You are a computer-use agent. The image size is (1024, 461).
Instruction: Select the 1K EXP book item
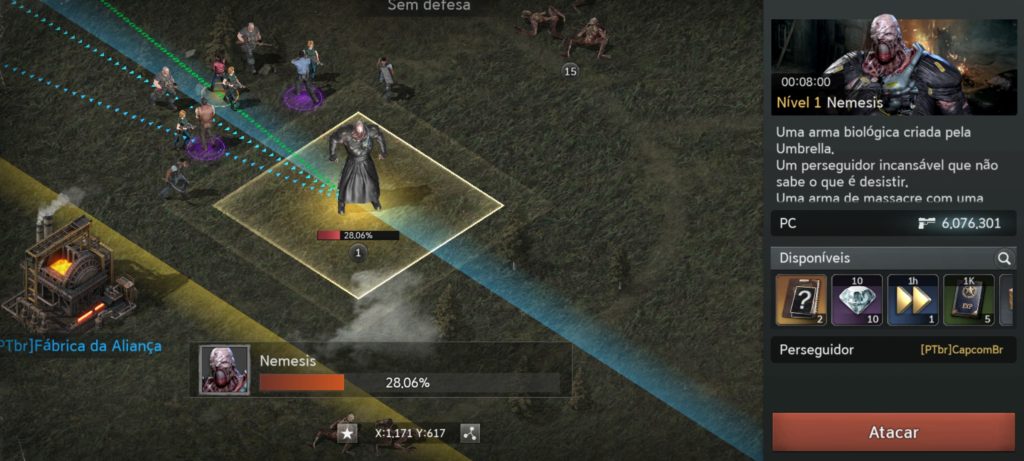point(968,300)
